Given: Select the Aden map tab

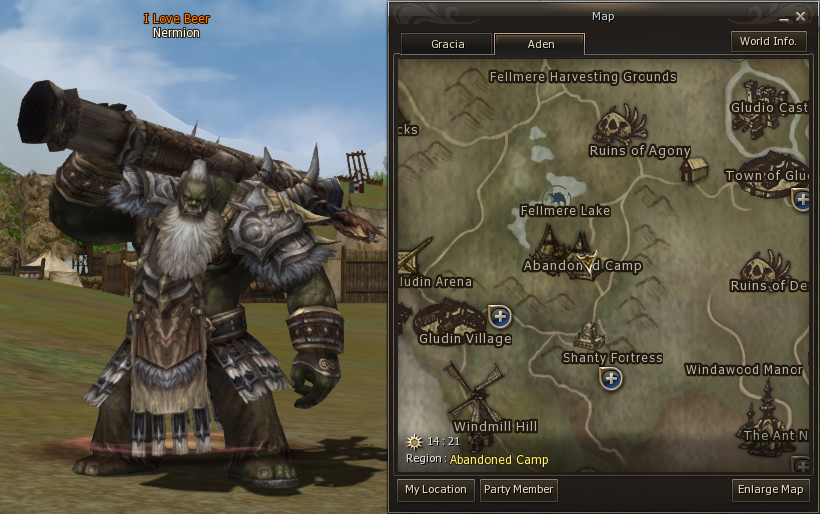Looking at the screenshot, I should click(x=540, y=44).
